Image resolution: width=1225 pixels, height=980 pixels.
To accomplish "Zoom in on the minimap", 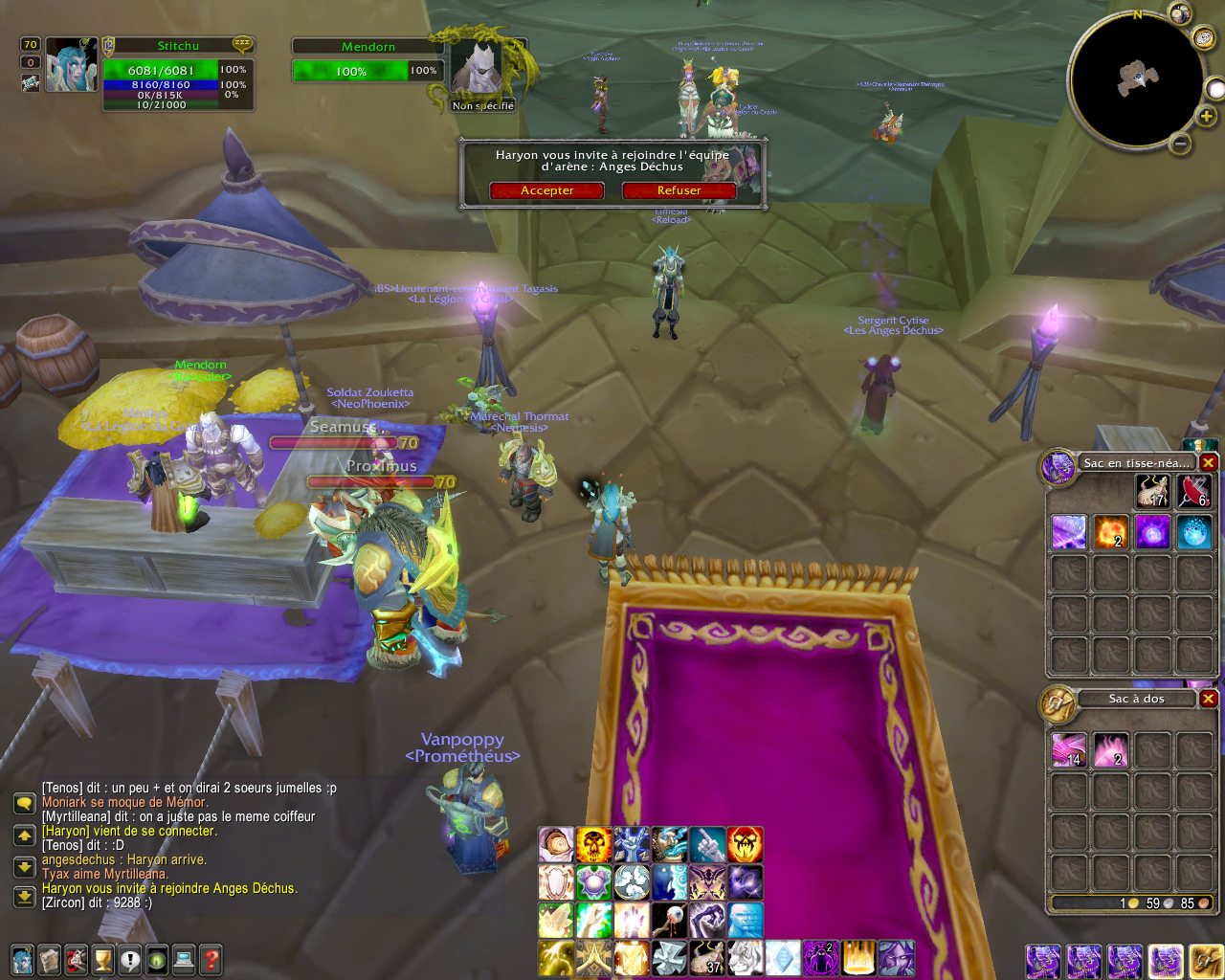I will tap(1208, 117).
